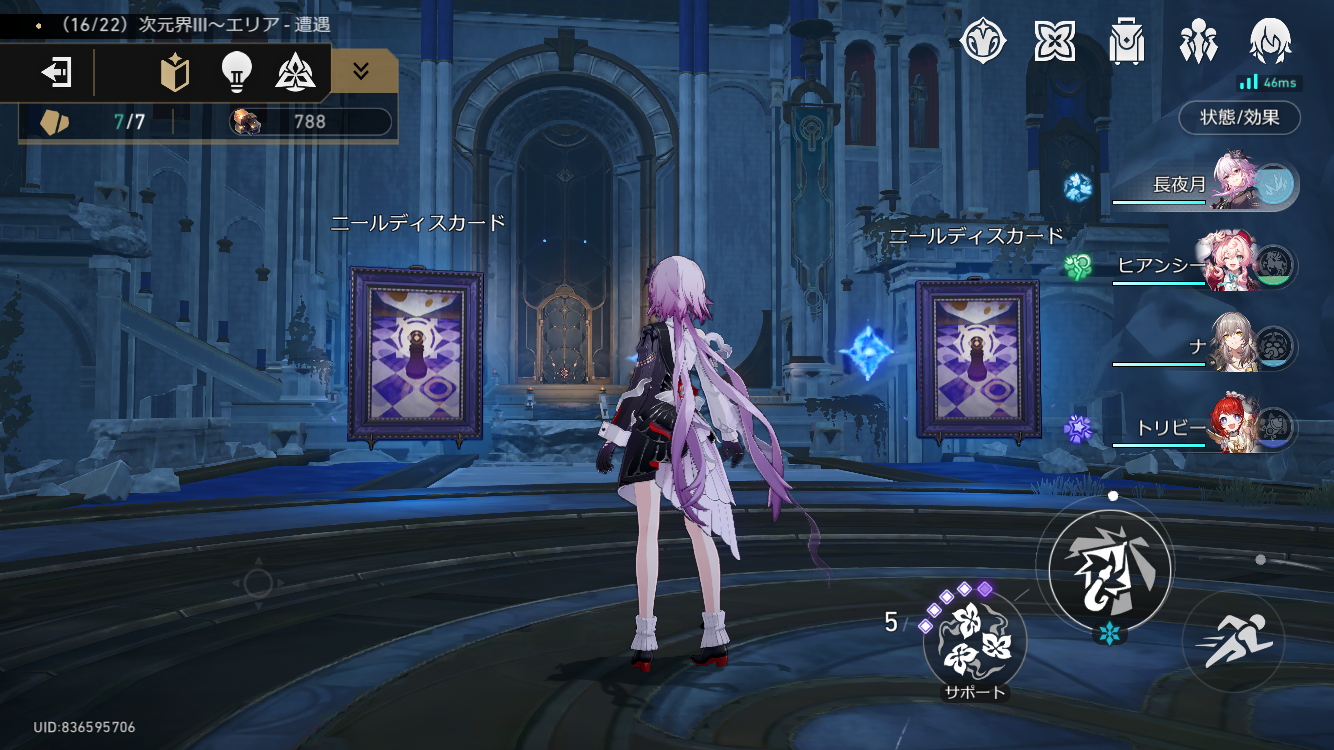1334x750 pixels.
Task: Open the golden book icon
Action: (175, 72)
